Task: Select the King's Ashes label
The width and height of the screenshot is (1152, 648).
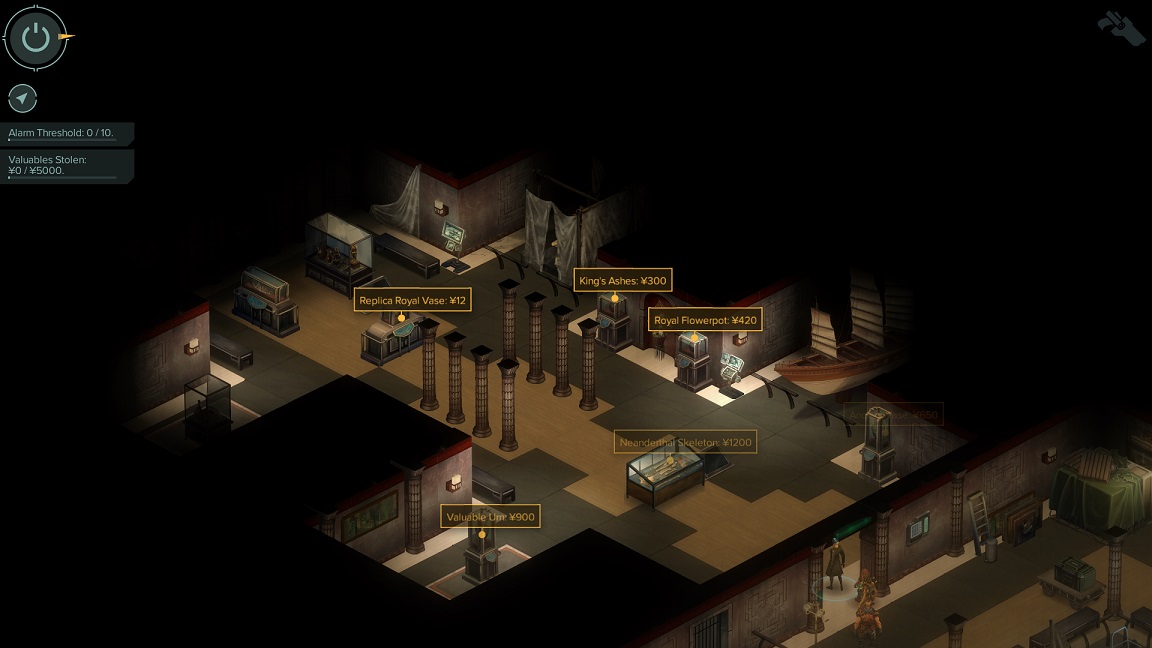Action: (622, 280)
